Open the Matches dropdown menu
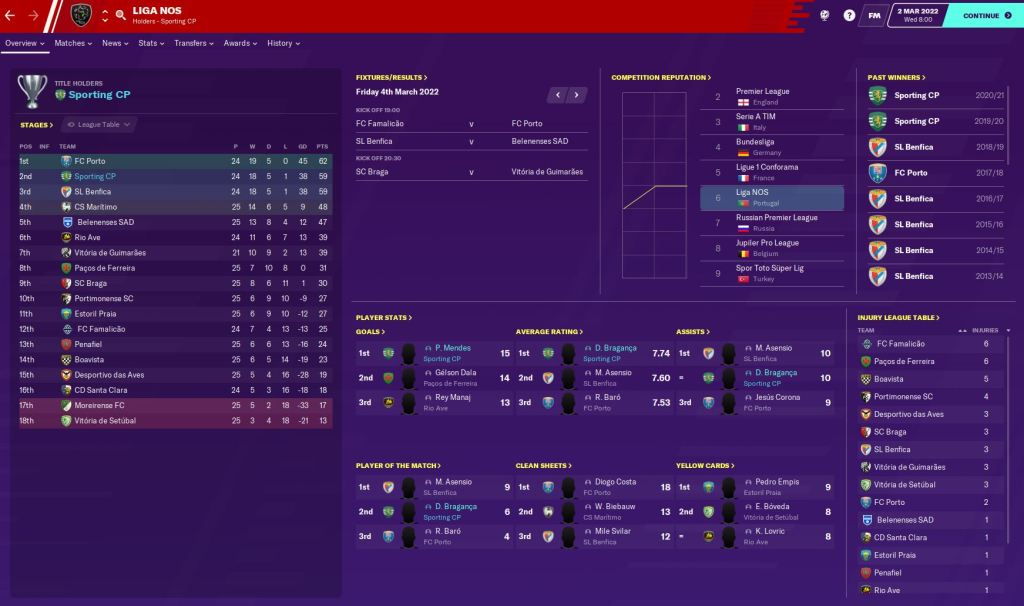Image resolution: width=1024 pixels, height=606 pixels. pos(73,44)
